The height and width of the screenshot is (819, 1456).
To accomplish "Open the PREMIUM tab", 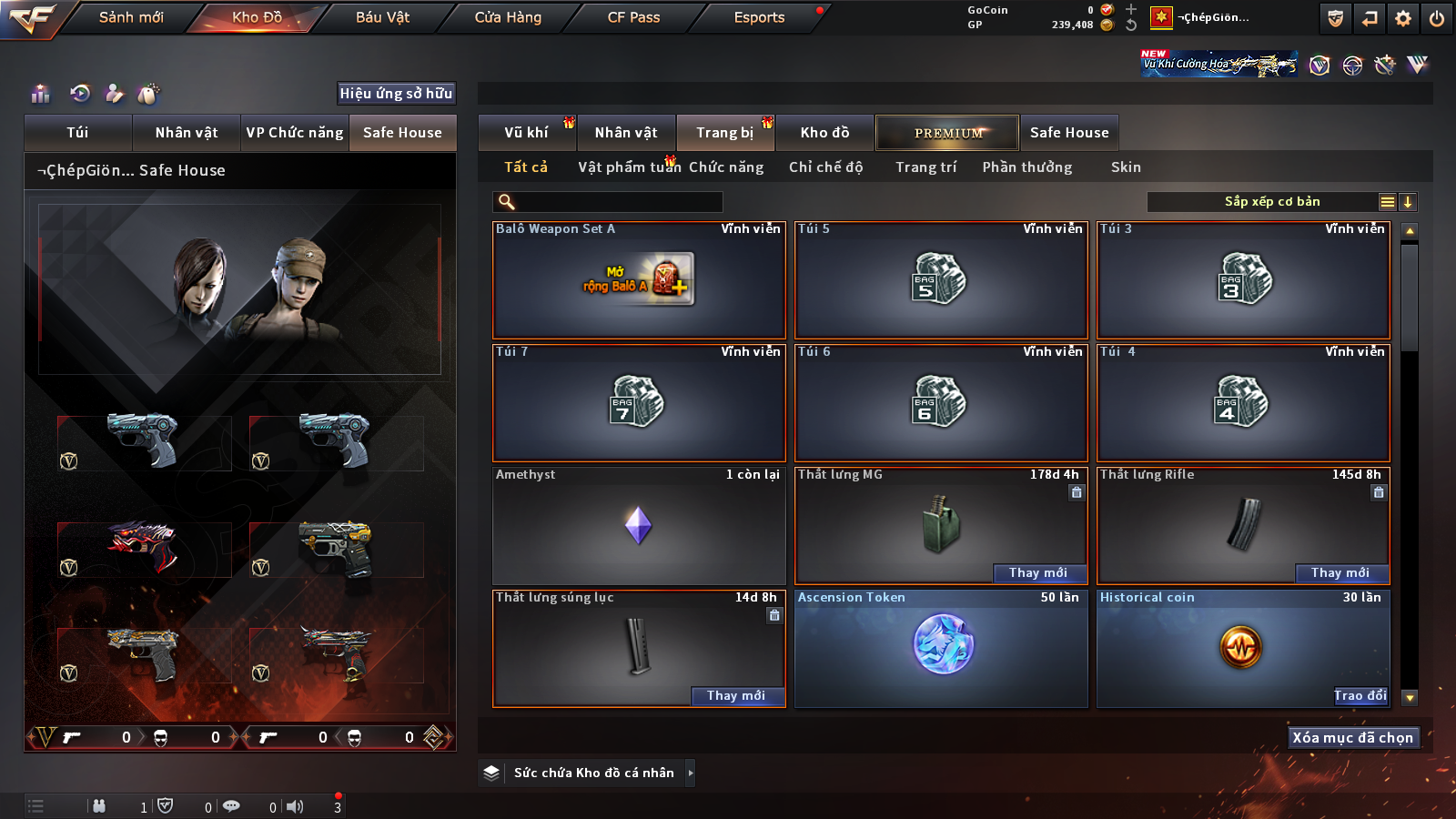I will tap(947, 133).
